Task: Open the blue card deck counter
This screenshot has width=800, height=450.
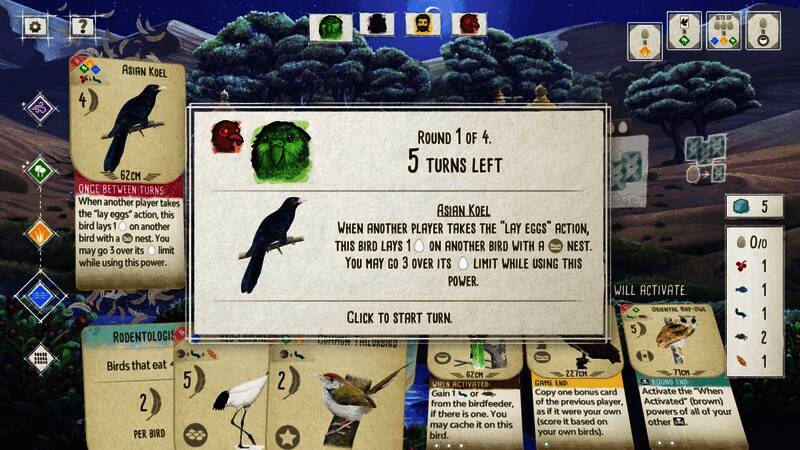Action: point(753,207)
